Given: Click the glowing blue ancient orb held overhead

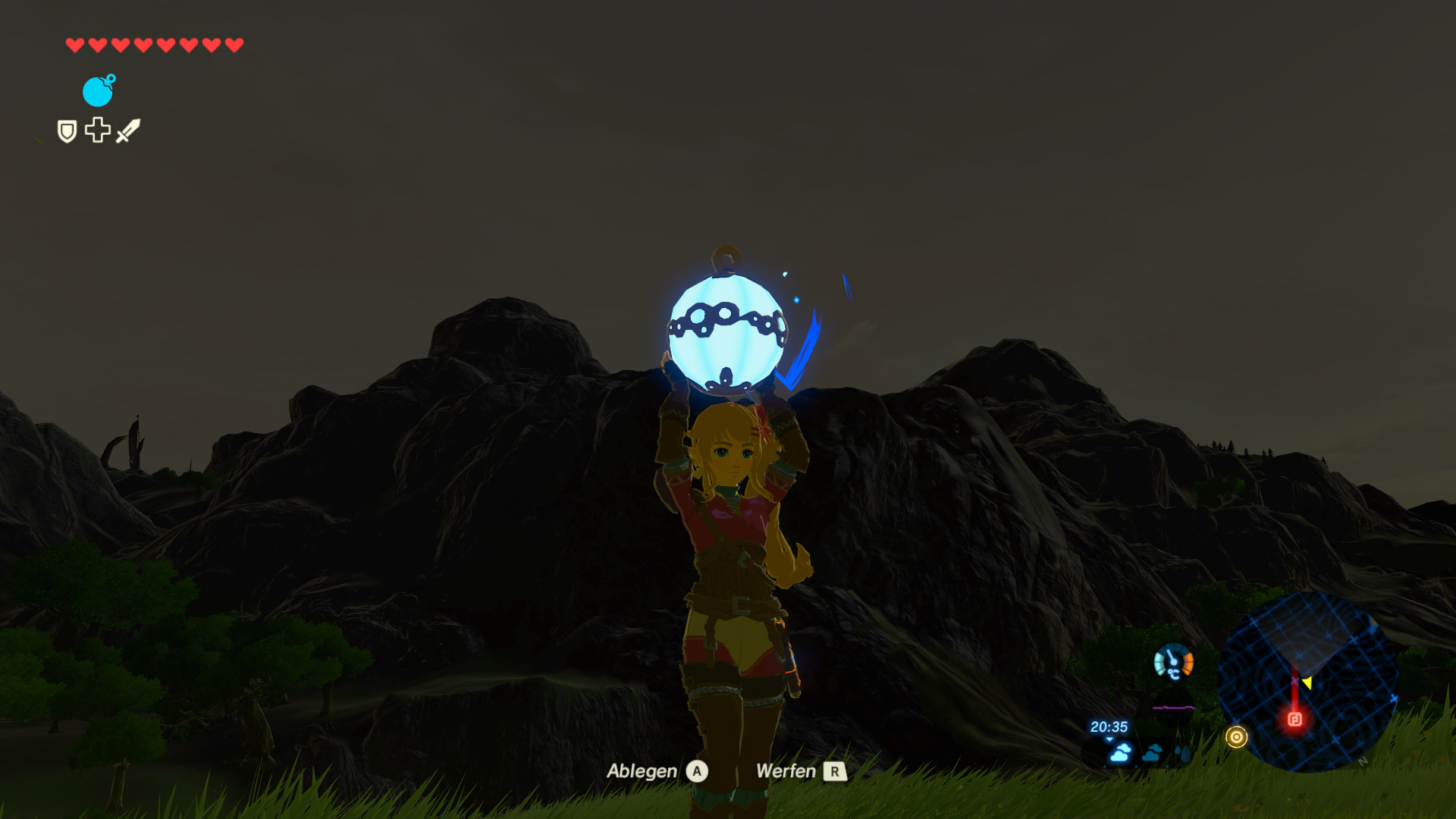Looking at the screenshot, I should click(726, 334).
